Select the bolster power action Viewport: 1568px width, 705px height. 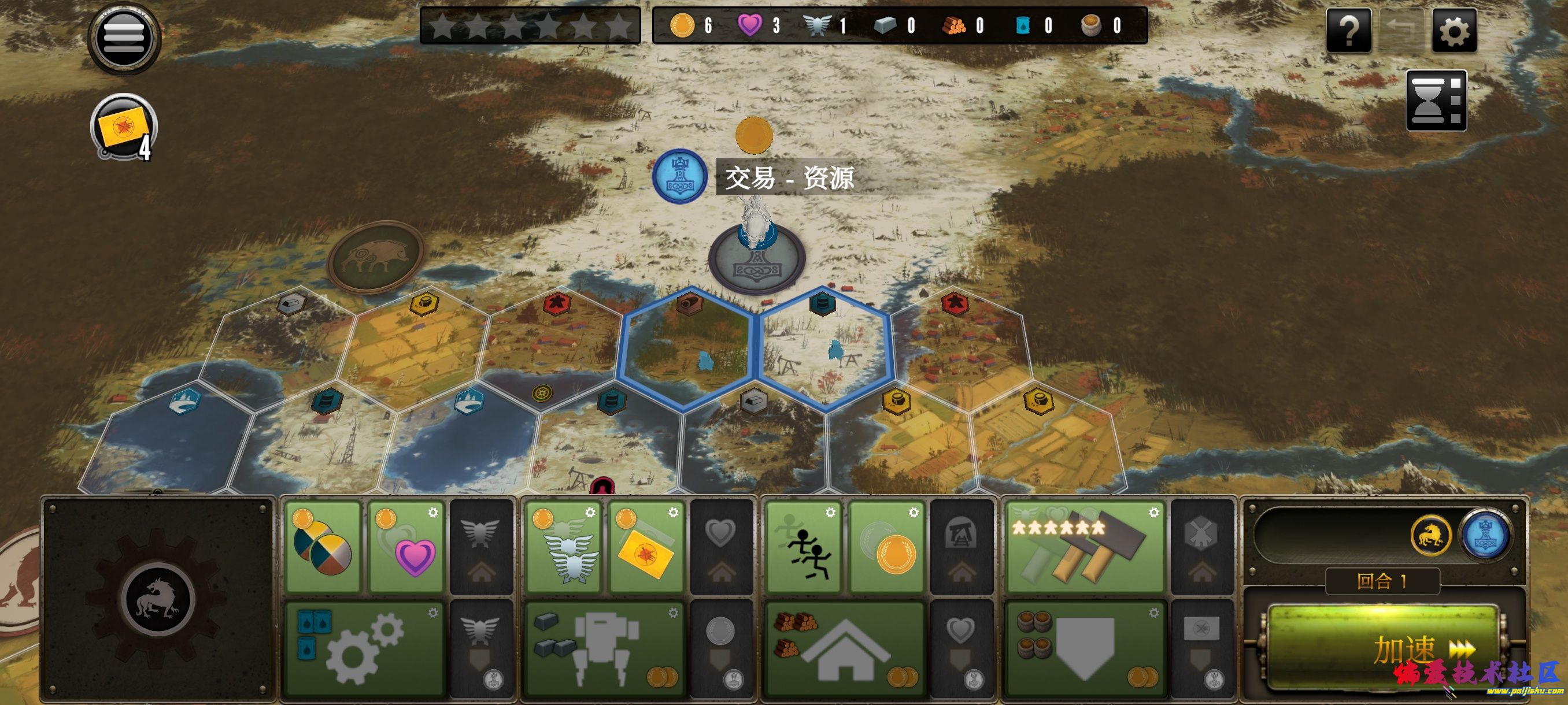click(564, 546)
